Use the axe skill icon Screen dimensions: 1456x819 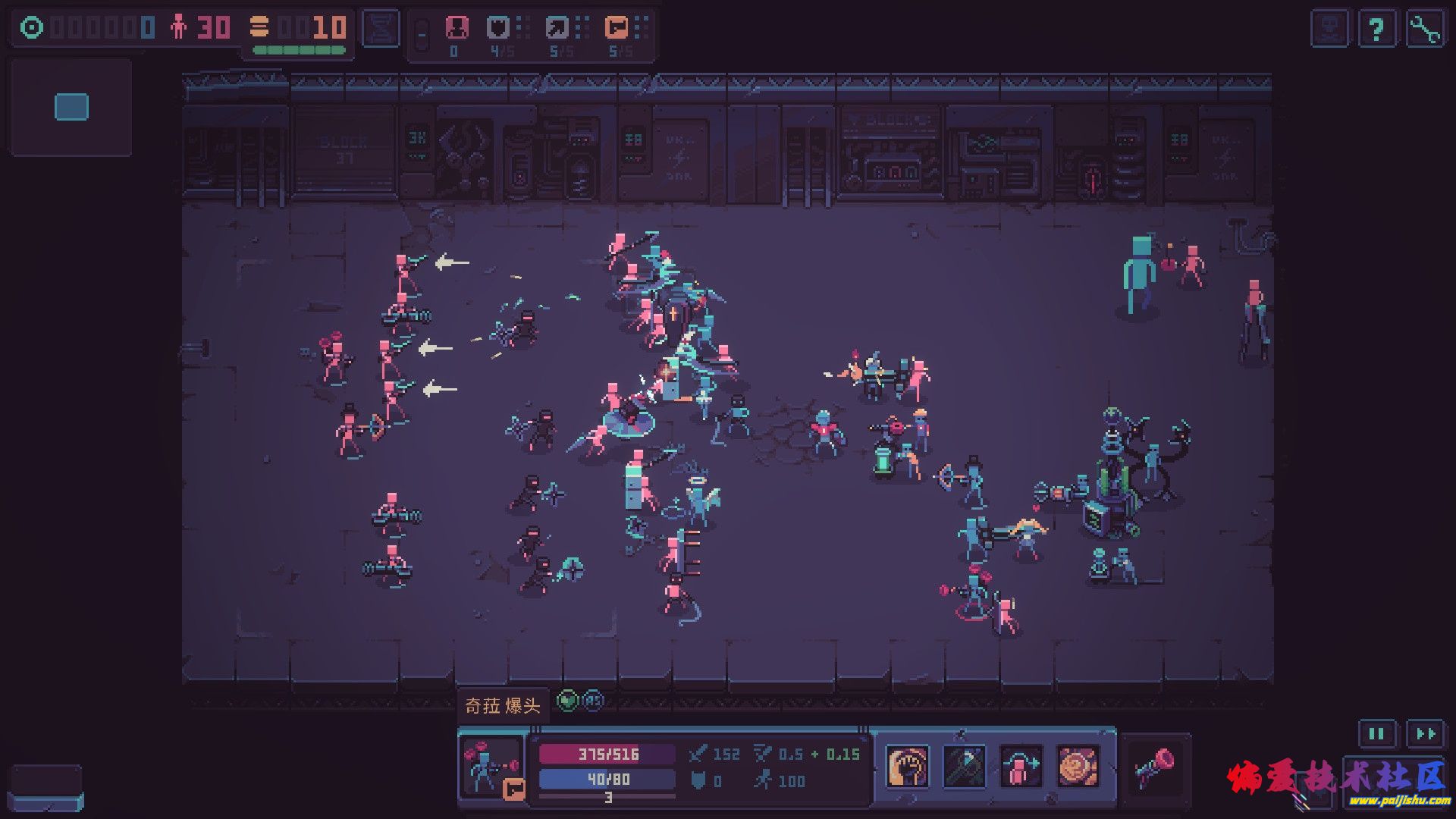[964, 767]
